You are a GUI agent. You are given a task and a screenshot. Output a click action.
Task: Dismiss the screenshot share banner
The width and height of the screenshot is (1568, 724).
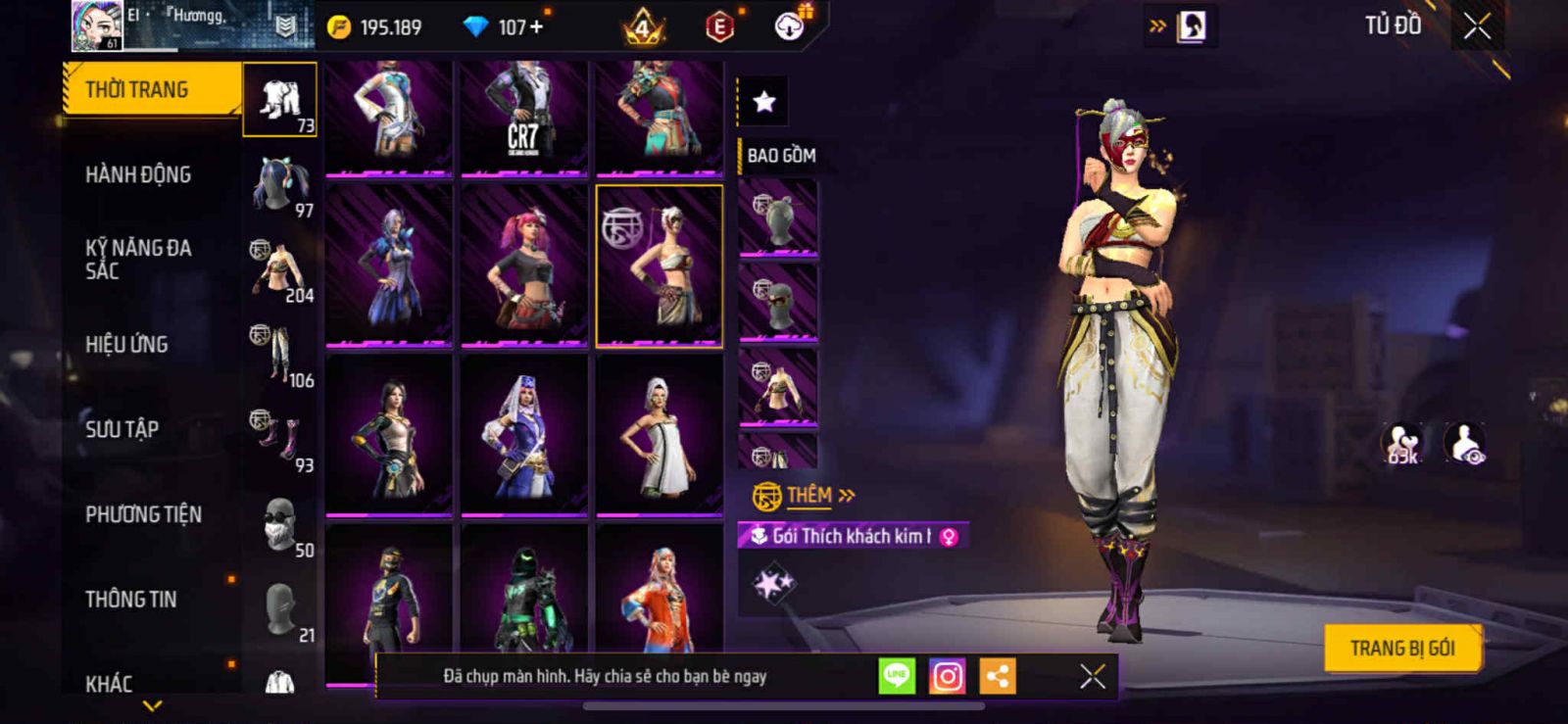pos(1092,676)
